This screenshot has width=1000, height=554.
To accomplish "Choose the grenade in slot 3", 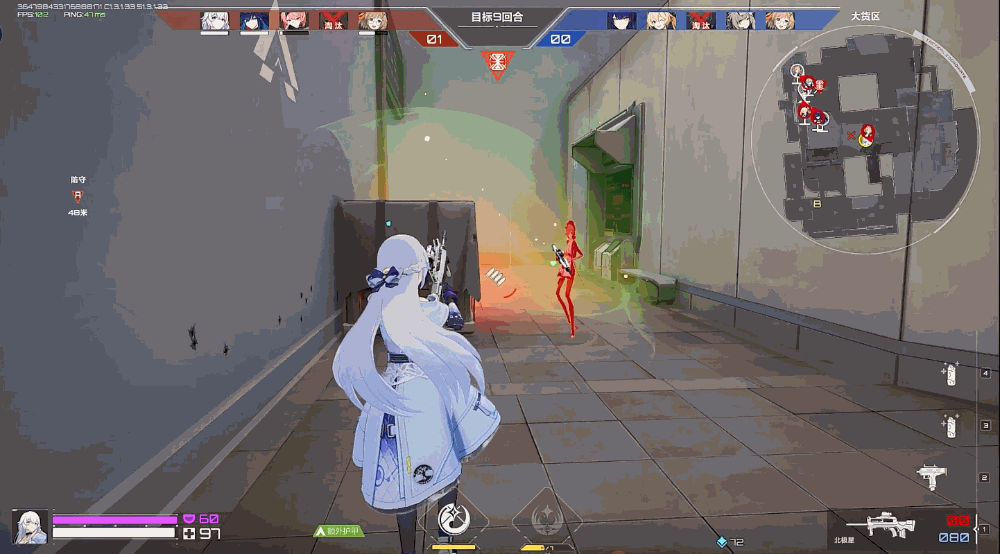I will pos(950,426).
